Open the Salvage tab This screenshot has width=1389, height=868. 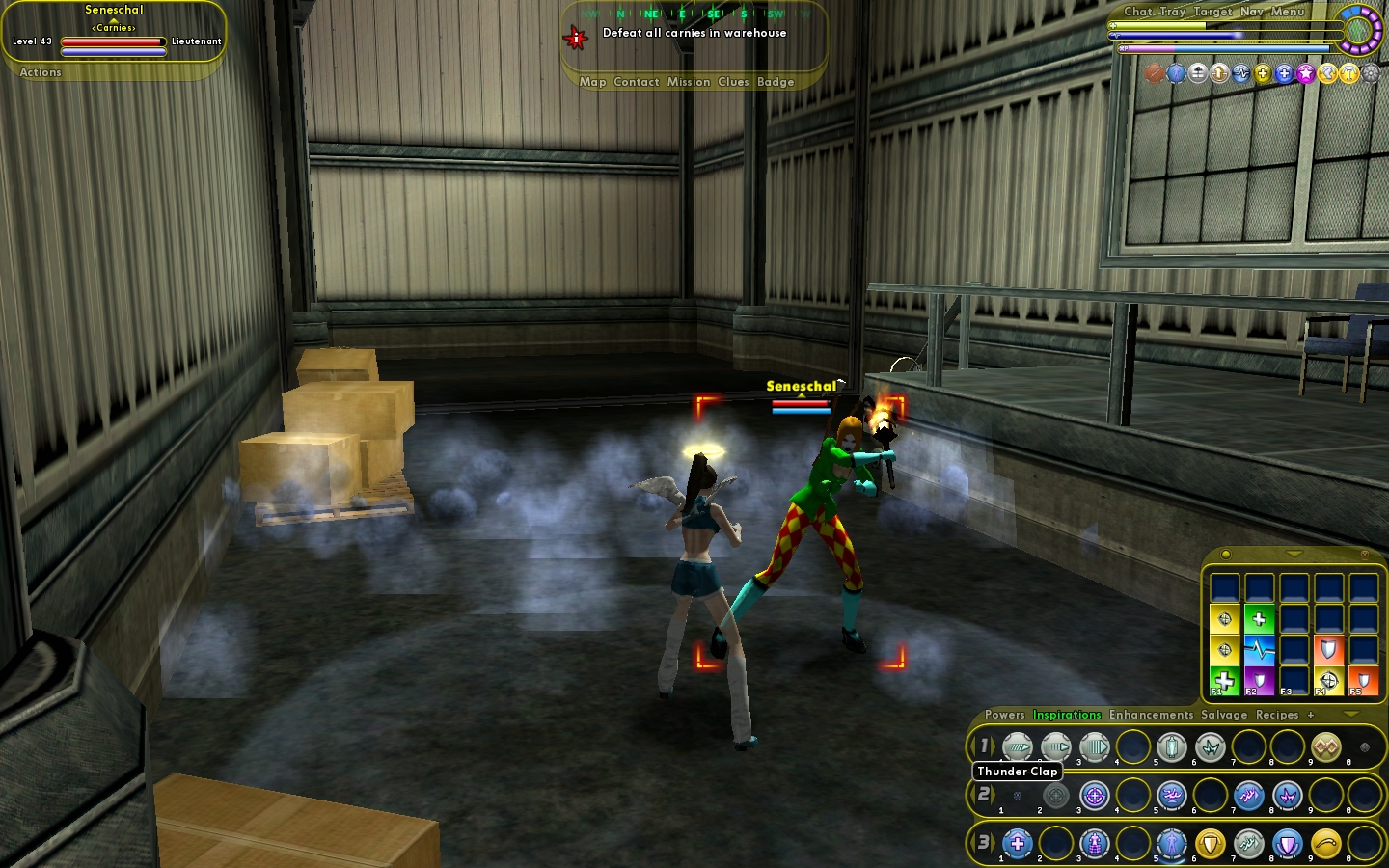tap(1224, 715)
